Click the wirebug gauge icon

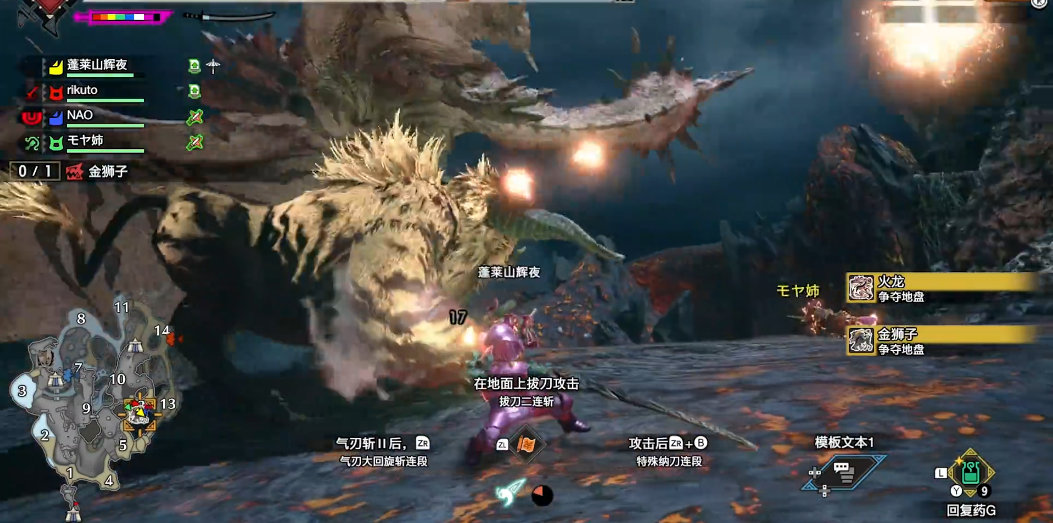(x=512, y=492)
